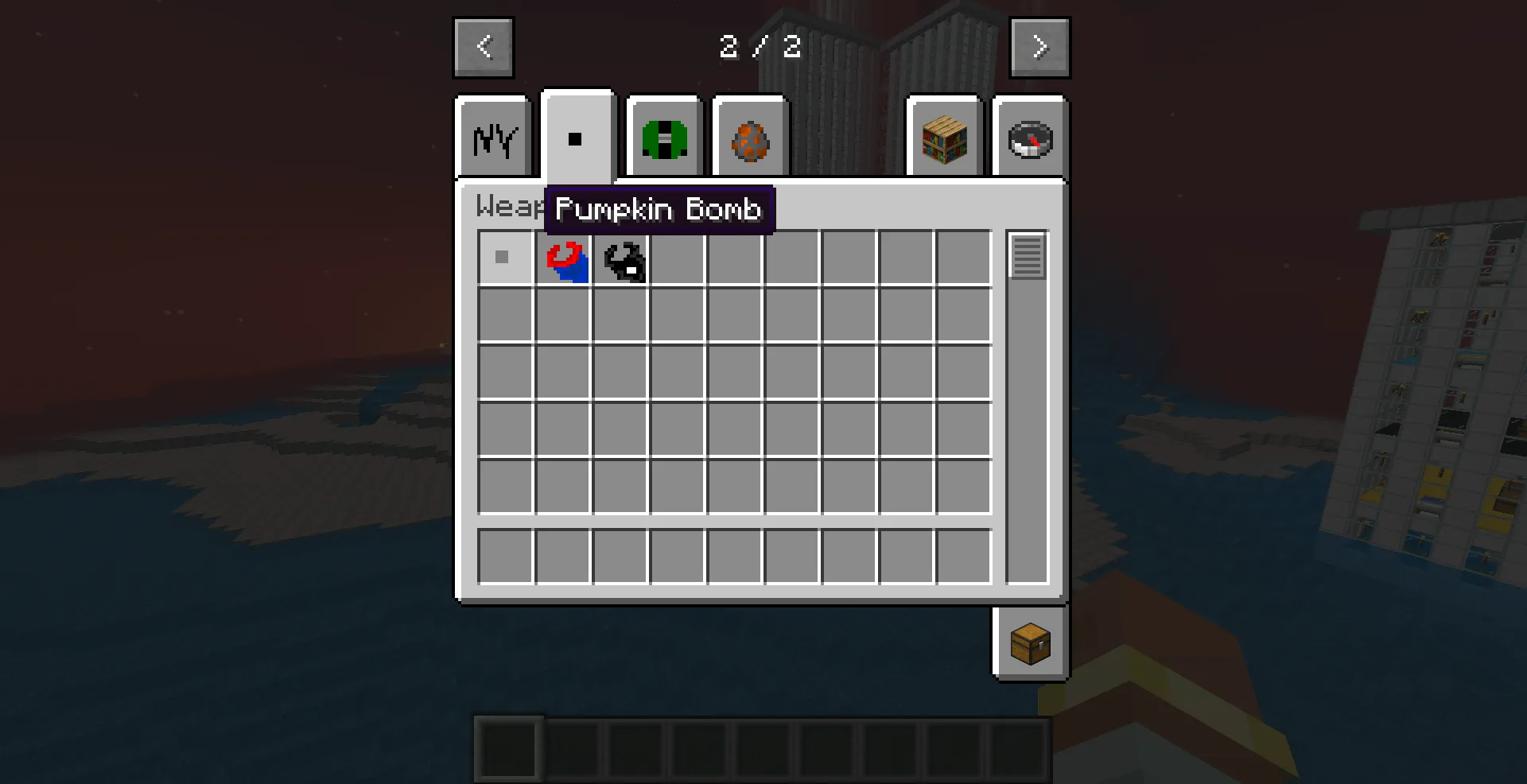
Task: Click the page indicator showing 2 / 2
Action: point(763,48)
